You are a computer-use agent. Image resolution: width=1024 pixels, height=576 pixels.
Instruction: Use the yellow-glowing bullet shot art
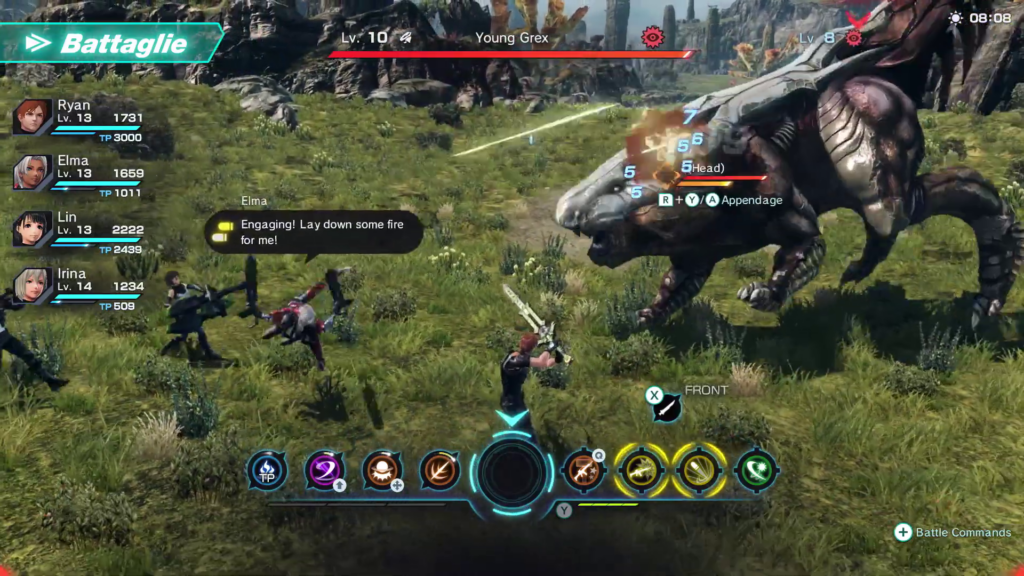pyautogui.click(x=699, y=470)
